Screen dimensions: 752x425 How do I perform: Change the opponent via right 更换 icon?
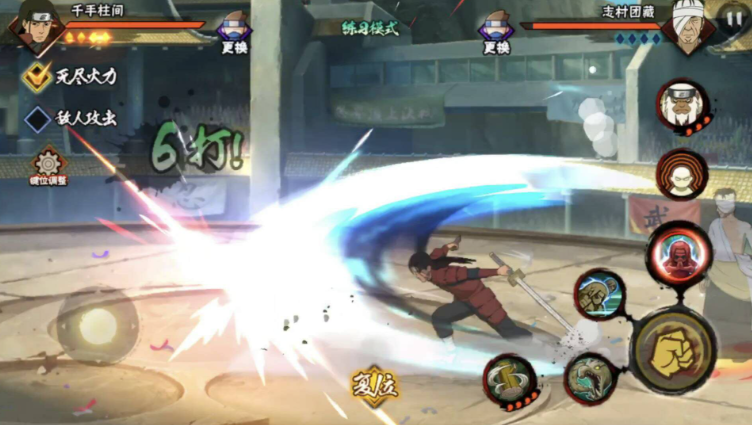(496, 31)
